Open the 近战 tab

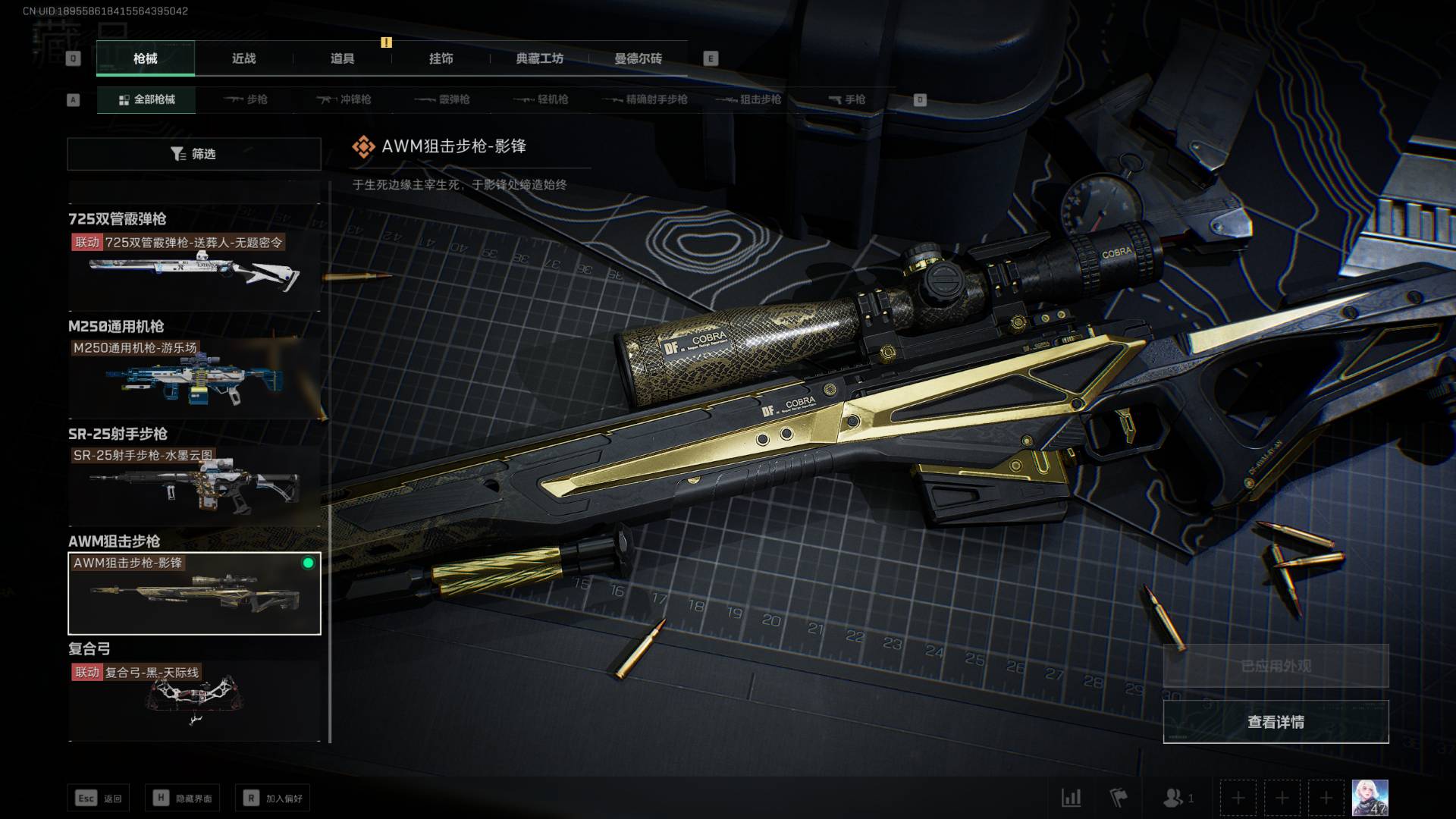point(243,58)
